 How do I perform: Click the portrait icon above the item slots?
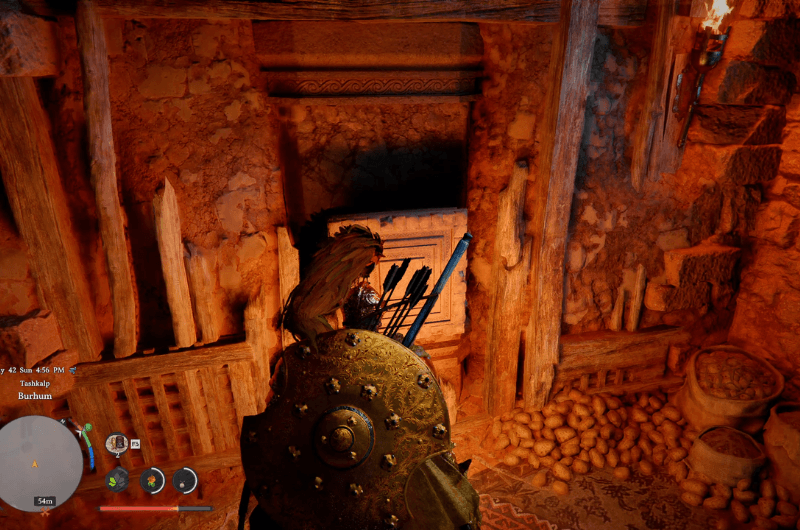pos(116,442)
